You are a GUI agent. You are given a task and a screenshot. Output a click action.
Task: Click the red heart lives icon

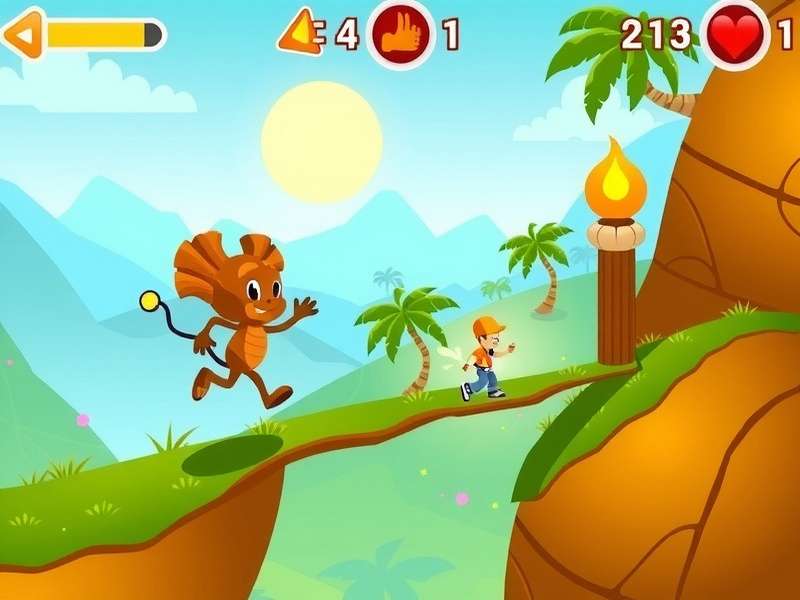coord(738,36)
